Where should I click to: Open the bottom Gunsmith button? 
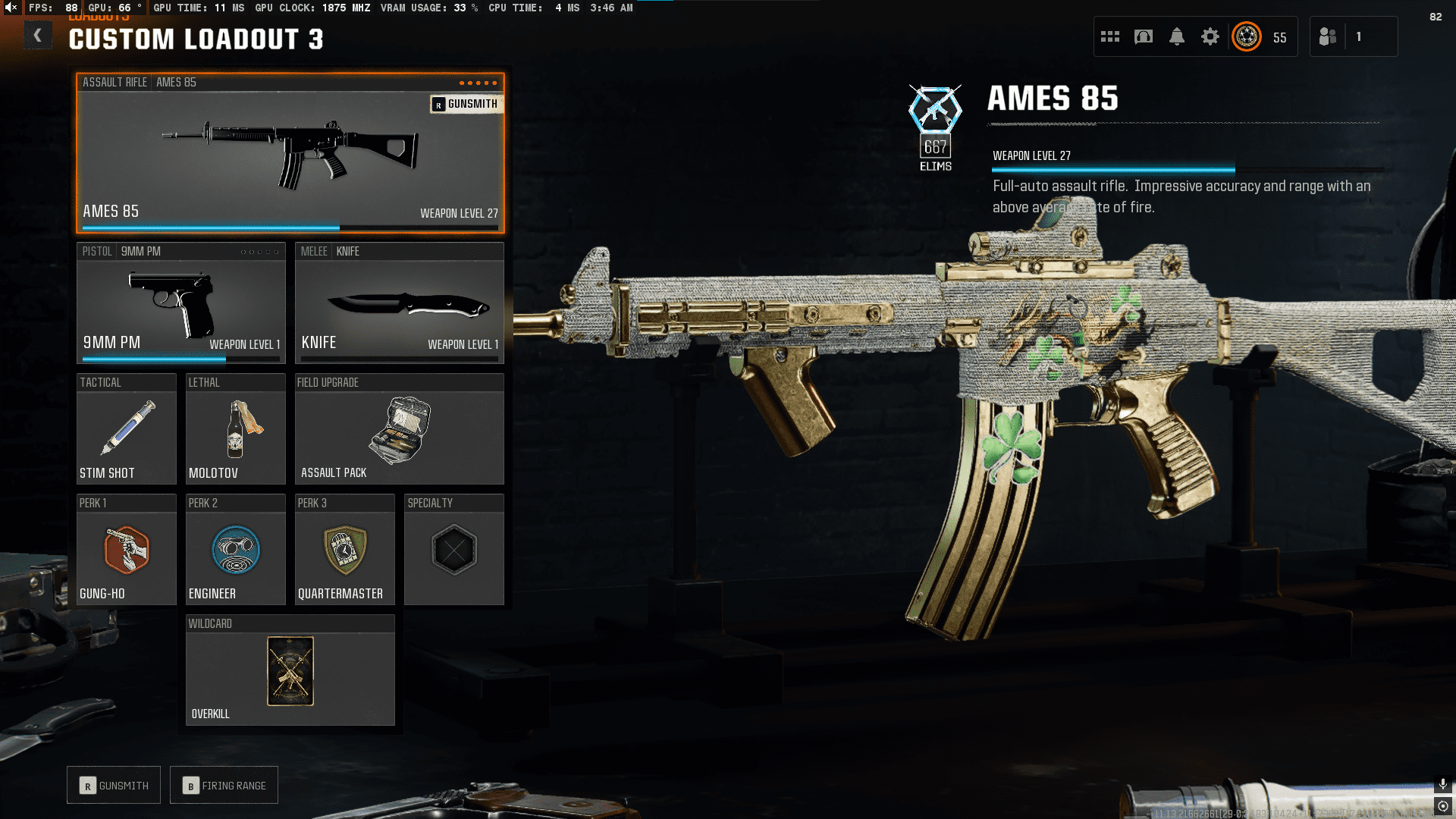click(114, 786)
